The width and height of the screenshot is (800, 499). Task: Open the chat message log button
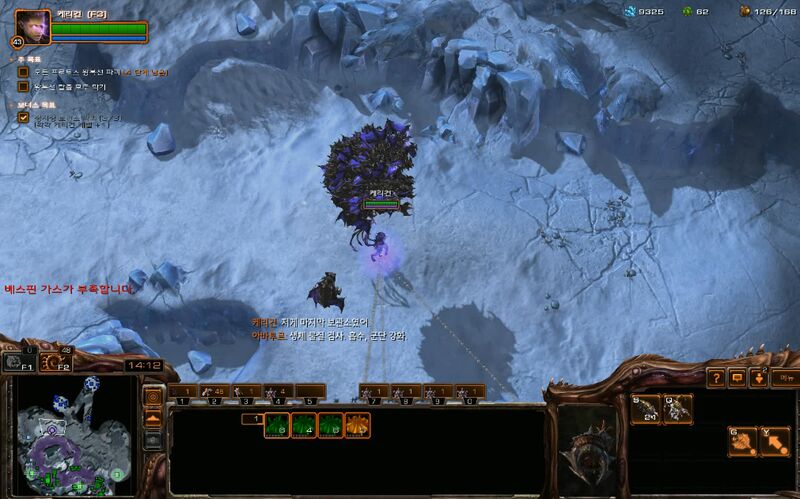(738, 378)
